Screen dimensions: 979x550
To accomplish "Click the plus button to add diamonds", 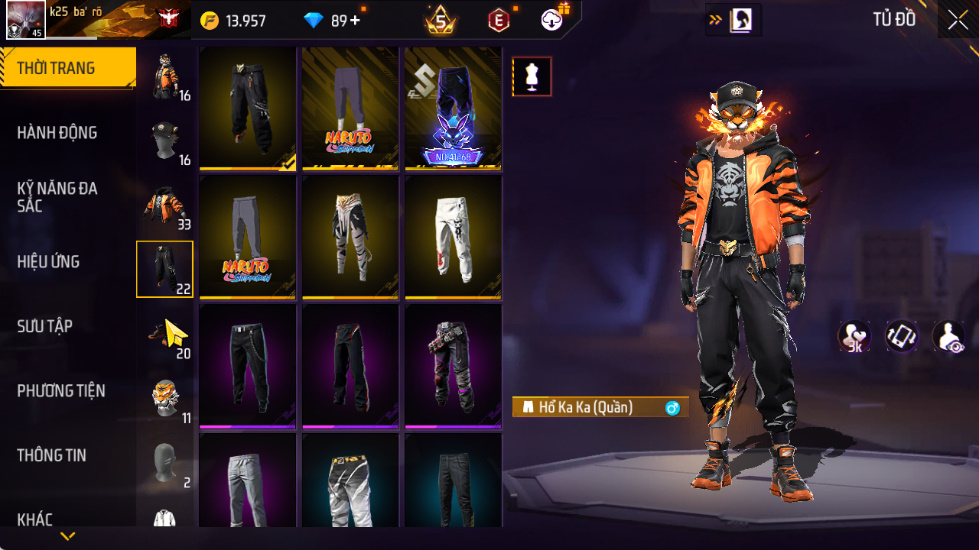I will point(356,20).
